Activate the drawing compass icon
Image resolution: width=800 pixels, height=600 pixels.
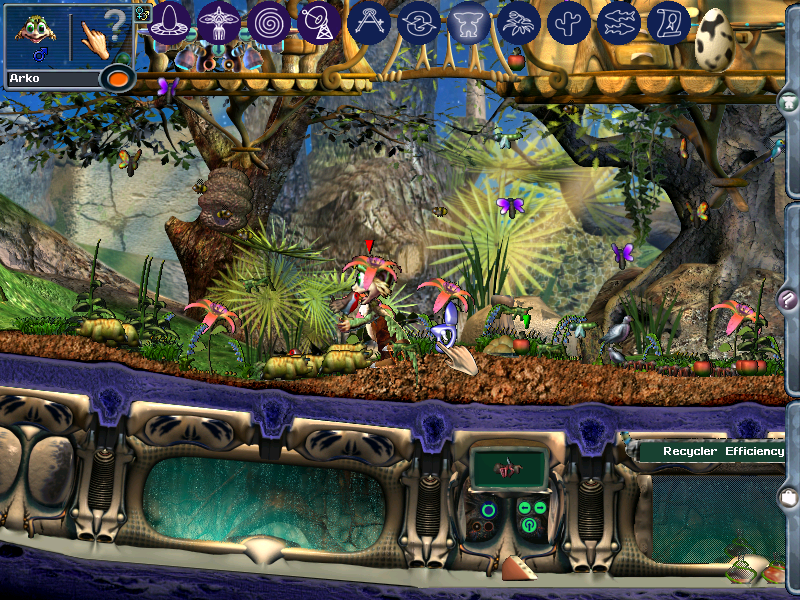point(369,22)
